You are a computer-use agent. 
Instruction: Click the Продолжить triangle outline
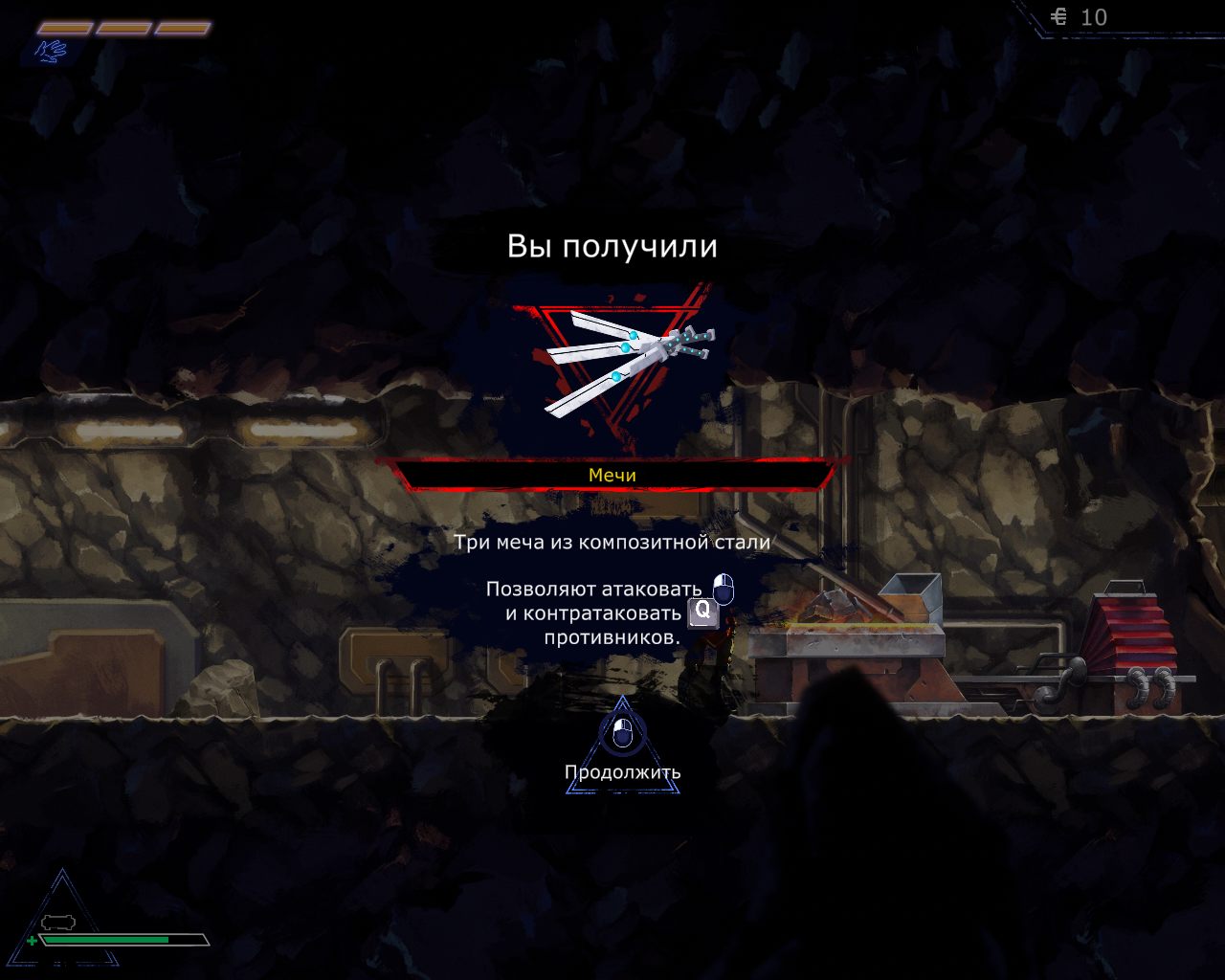pyautogui.click(x=621, y=756)
